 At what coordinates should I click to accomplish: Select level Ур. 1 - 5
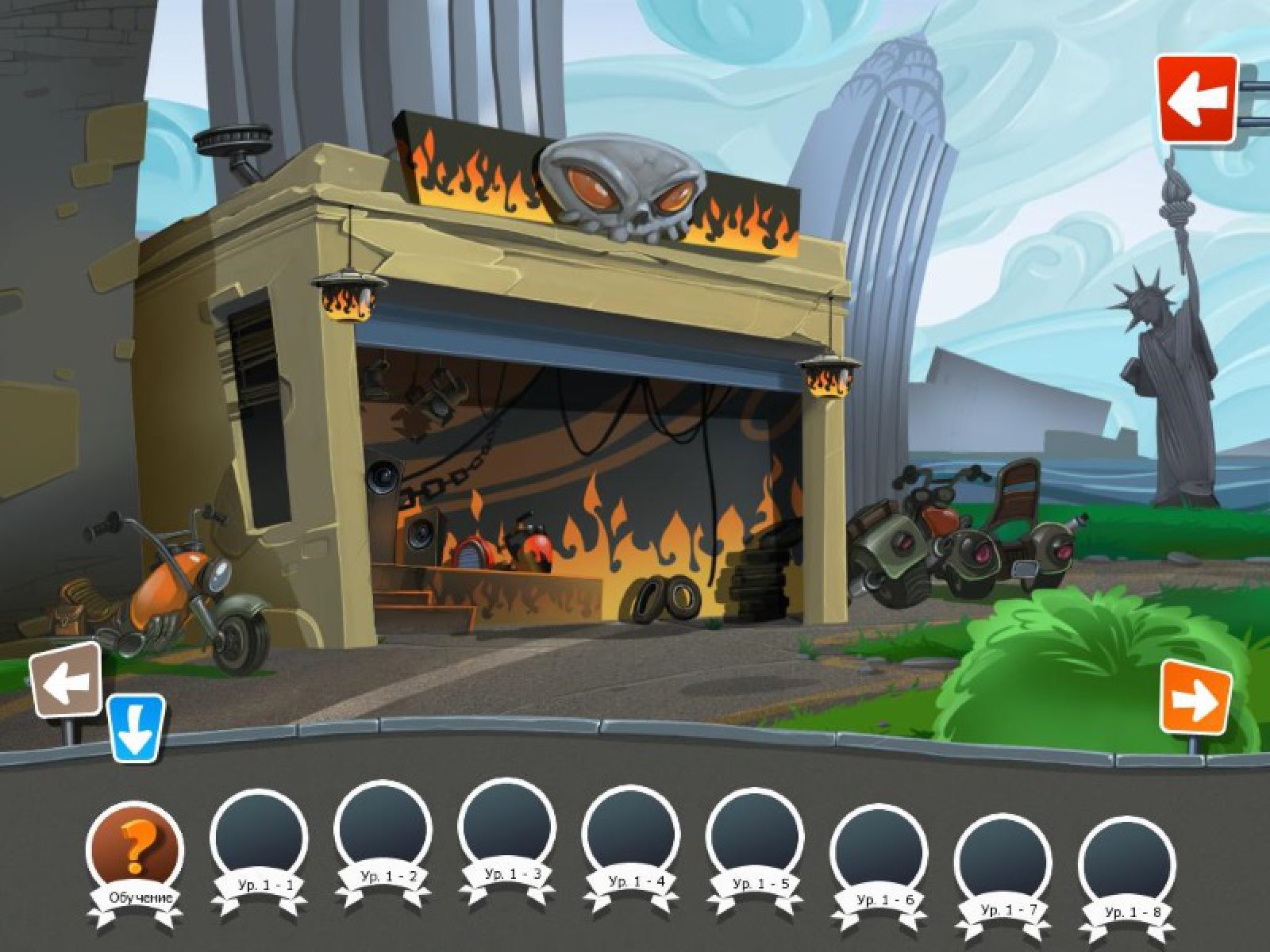pyautogui.click(x=755, y=835)
